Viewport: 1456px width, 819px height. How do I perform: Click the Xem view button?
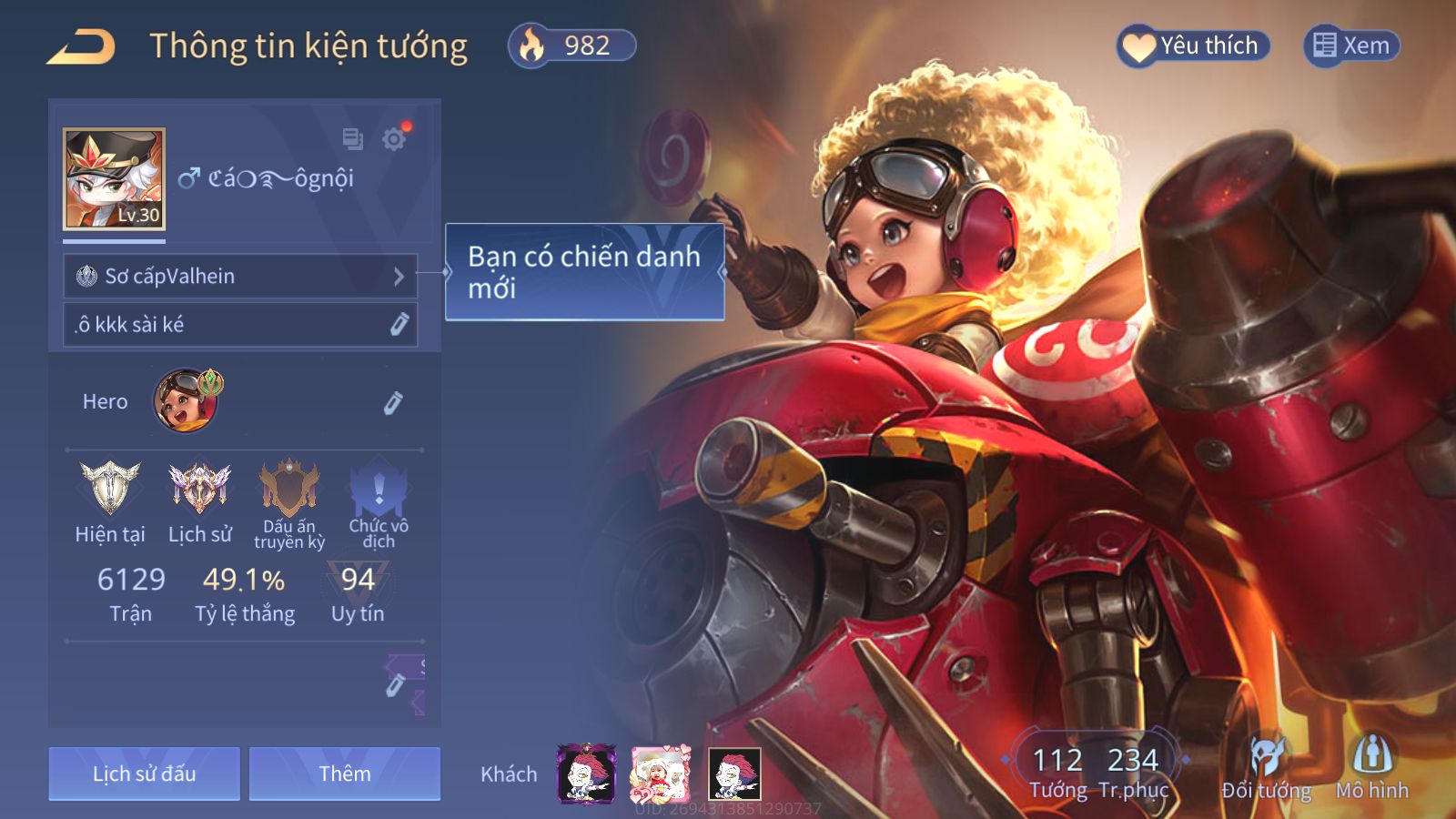(1351, 45)
